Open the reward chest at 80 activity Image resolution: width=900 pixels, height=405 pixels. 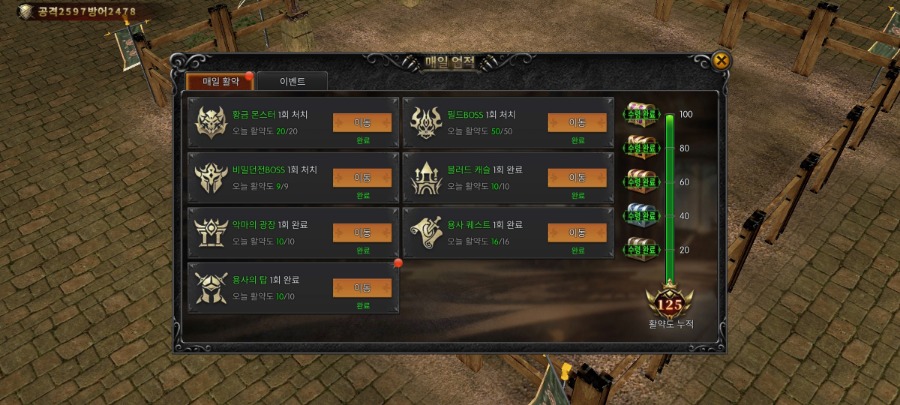pyautogui.click(x=640, y=147)
